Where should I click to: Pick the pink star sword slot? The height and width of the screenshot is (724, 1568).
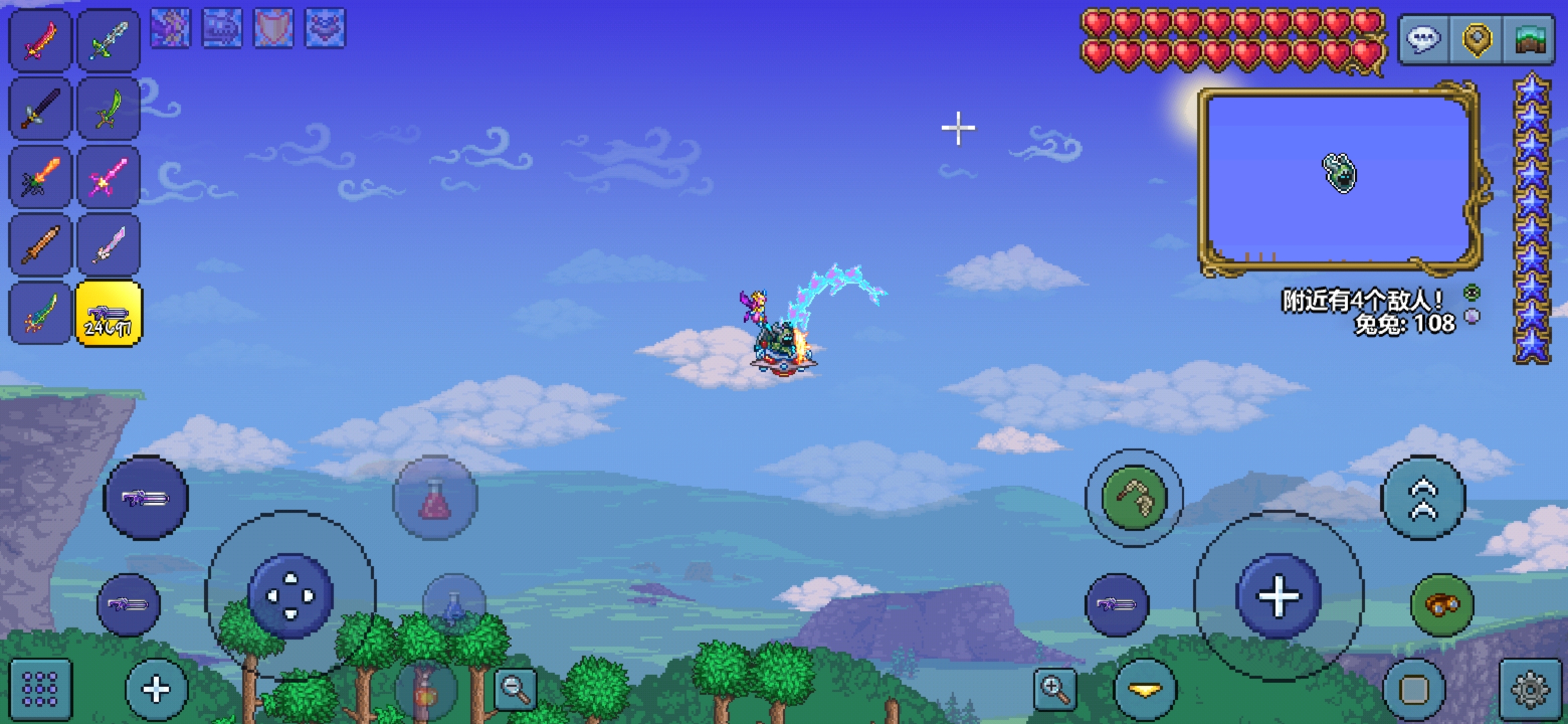click(x=109, y=178)
